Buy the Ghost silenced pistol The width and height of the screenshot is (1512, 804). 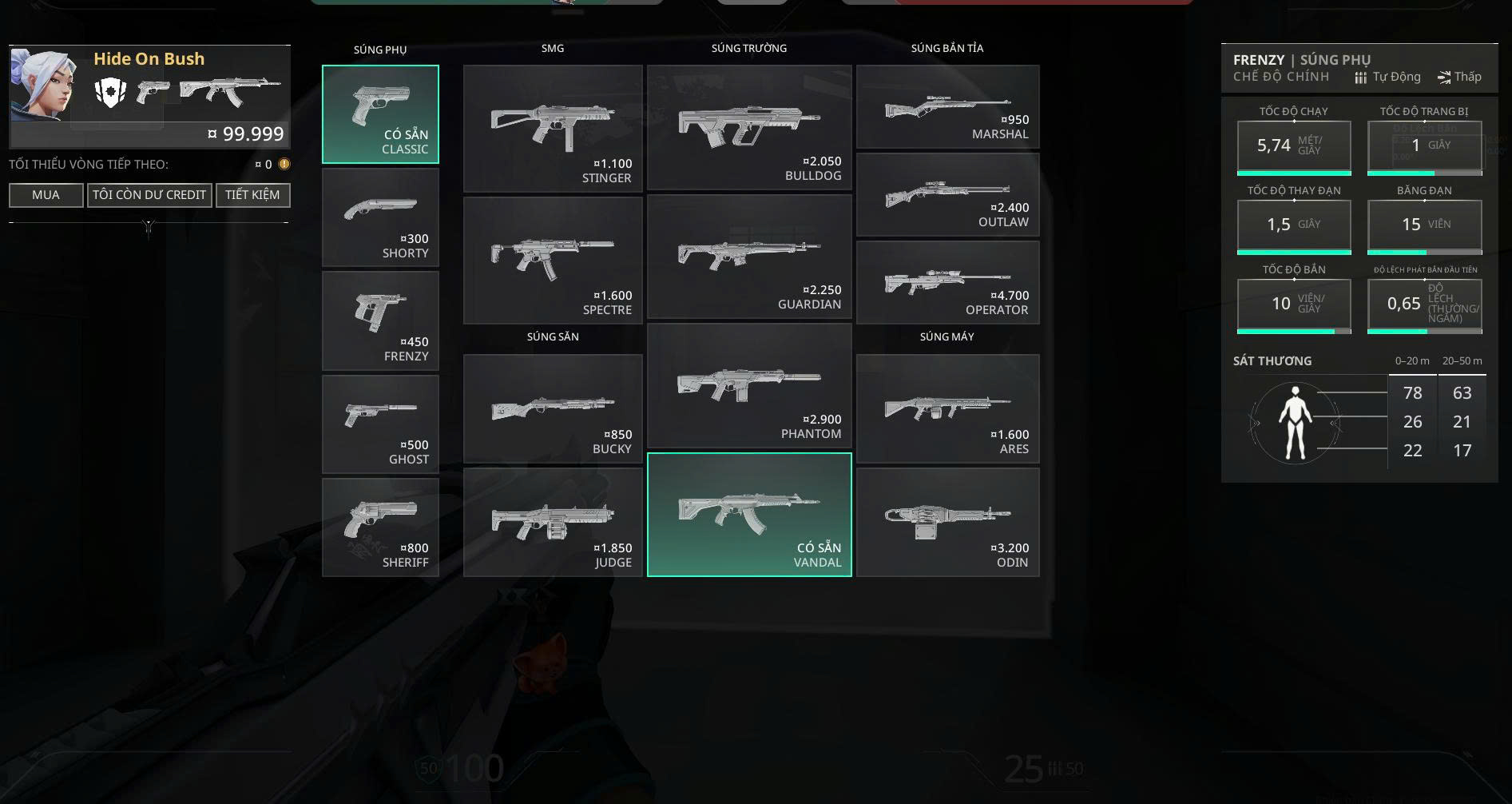coord(380,424)
